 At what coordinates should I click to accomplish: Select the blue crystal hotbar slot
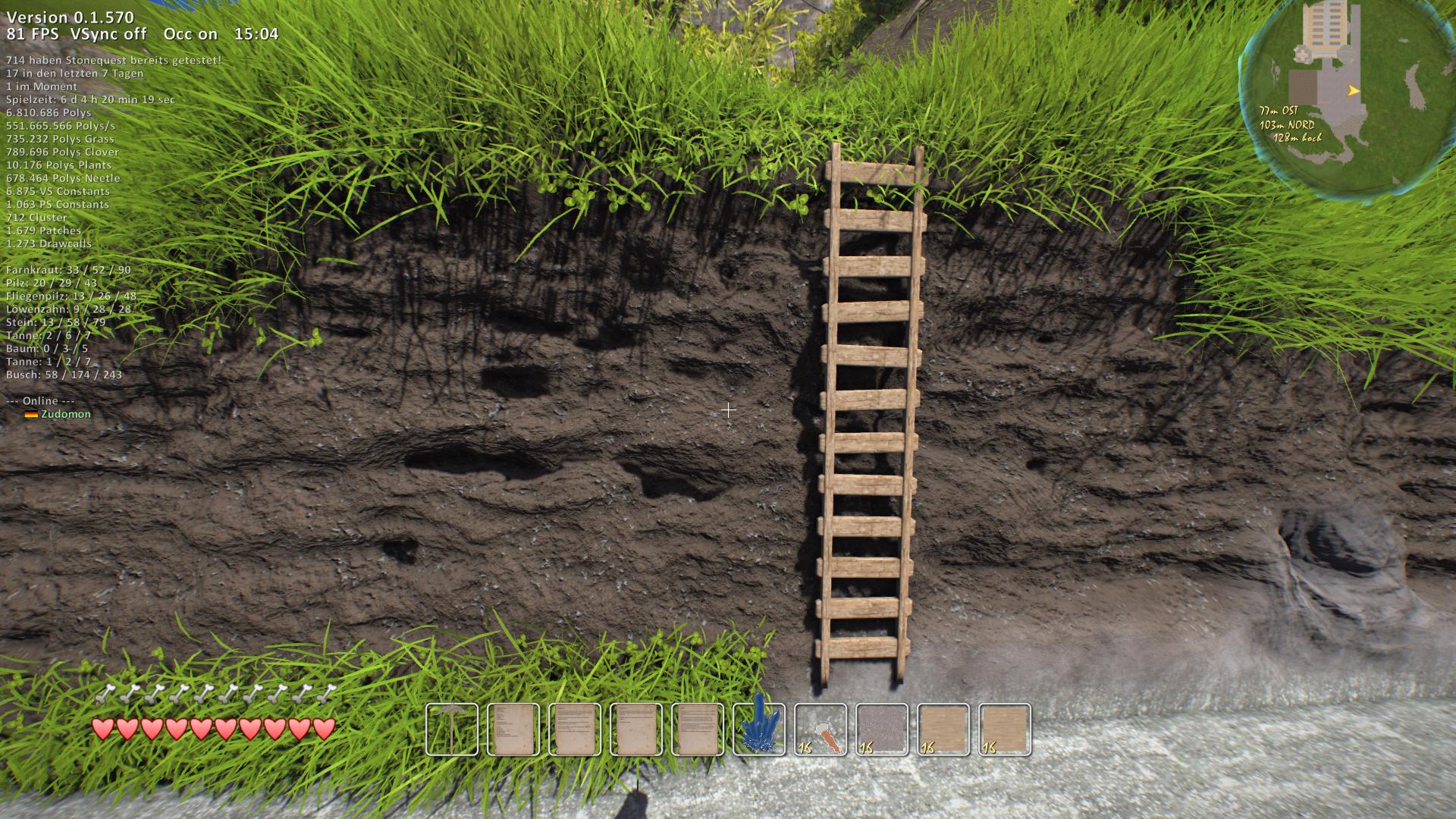[759, 730]
